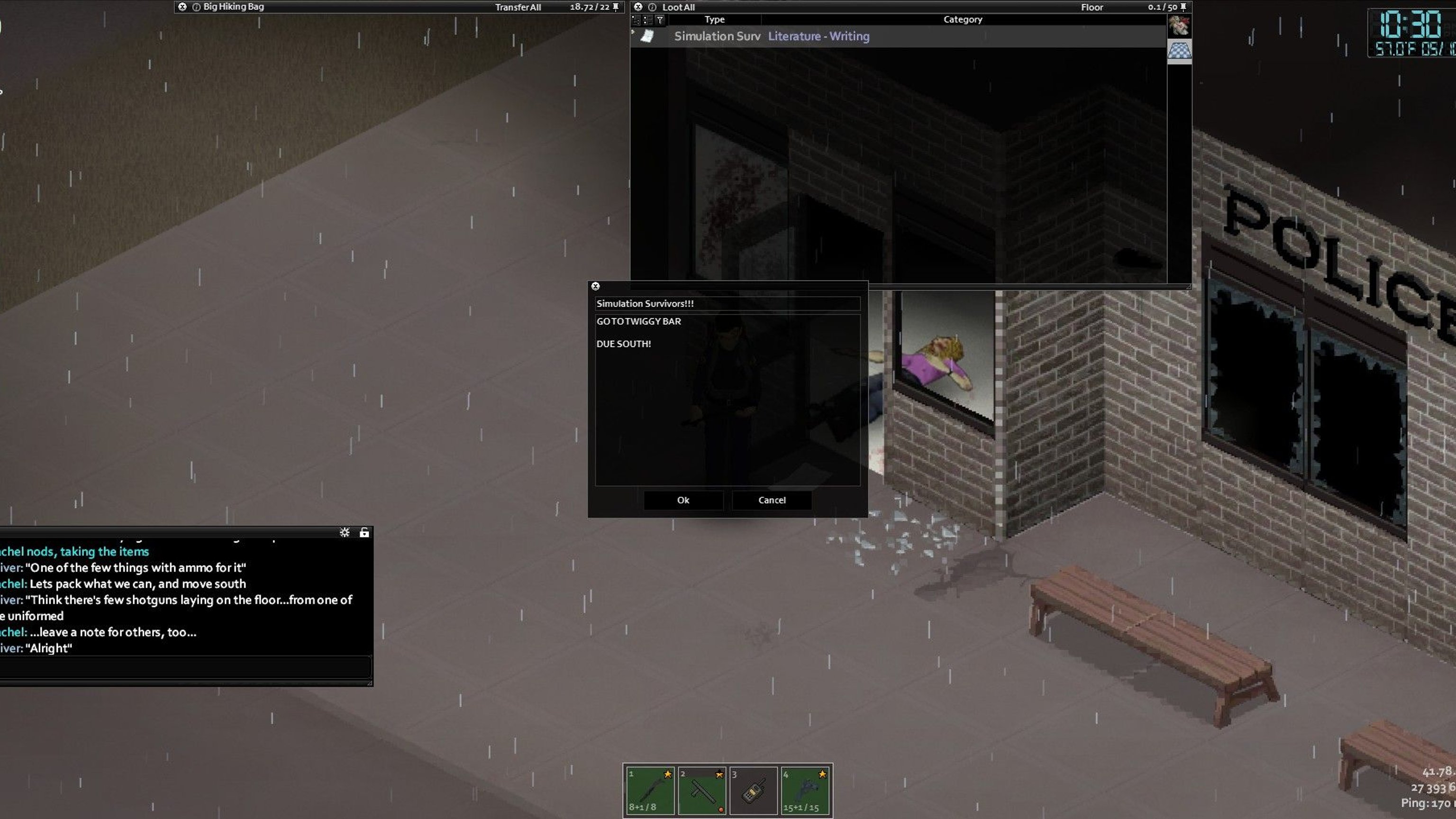Viewport: 1456px width, 819px height.
Task: Select the zombie corpse container
Action: pos(1179,26)
